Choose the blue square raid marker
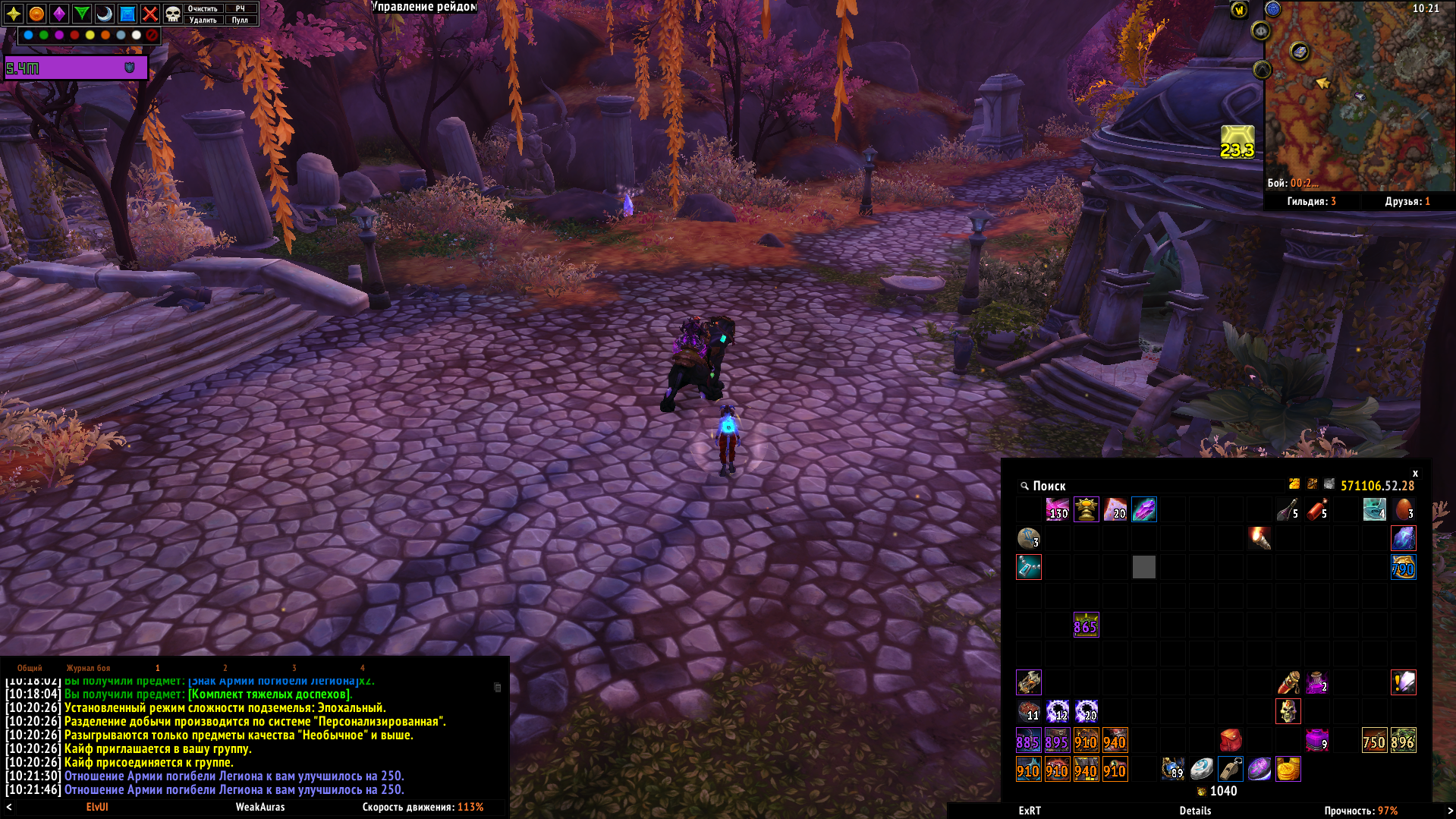 click(127, 14)
